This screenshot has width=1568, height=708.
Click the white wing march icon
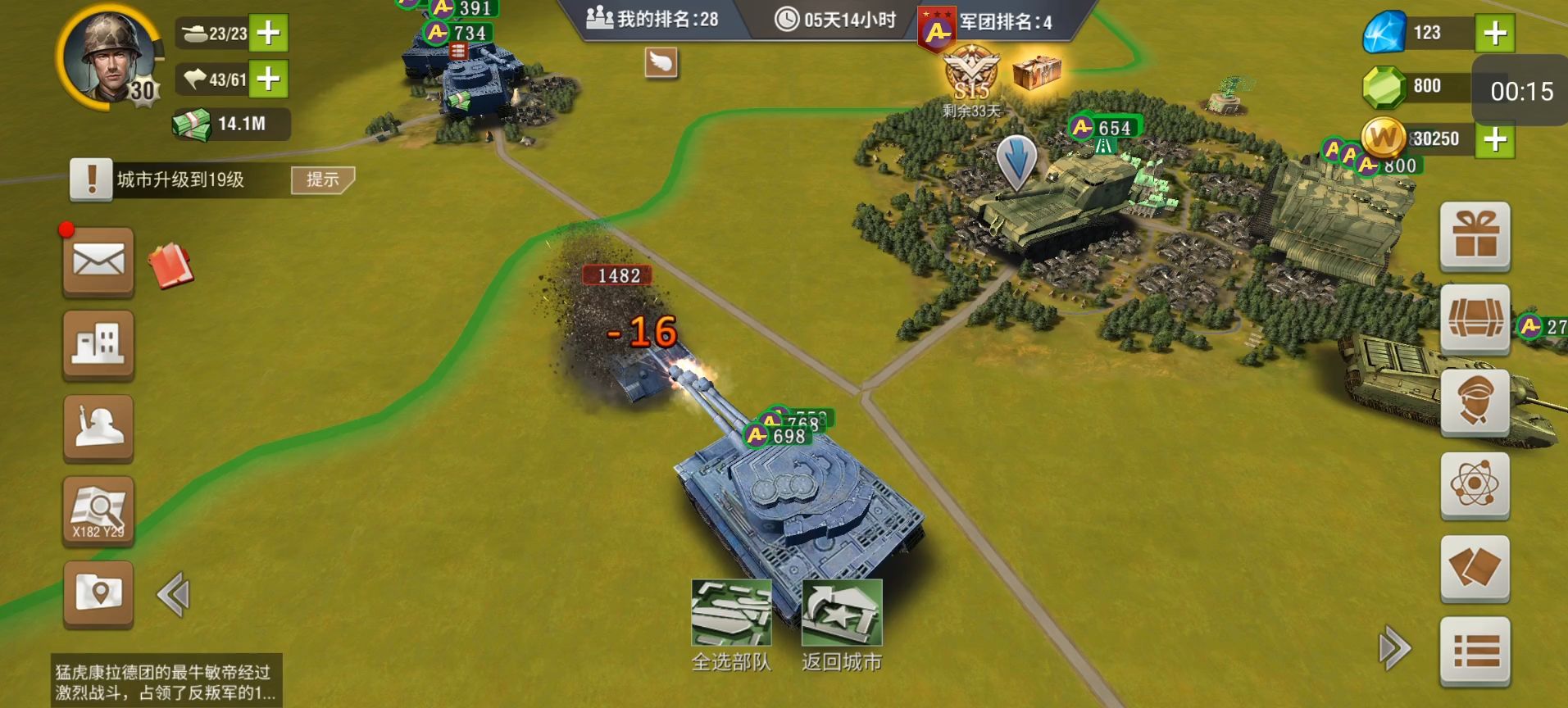point(661,62)
